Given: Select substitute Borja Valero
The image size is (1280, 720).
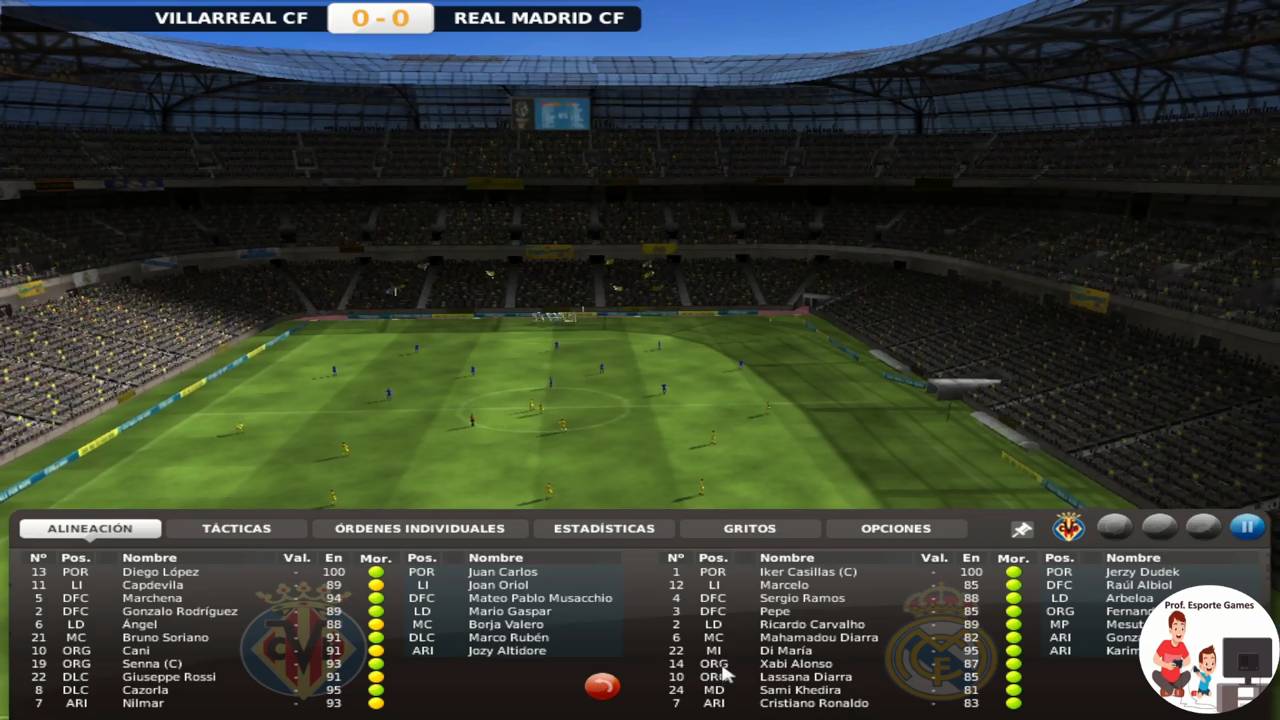Looking at the screenshot, I should [x=506, y=624].
